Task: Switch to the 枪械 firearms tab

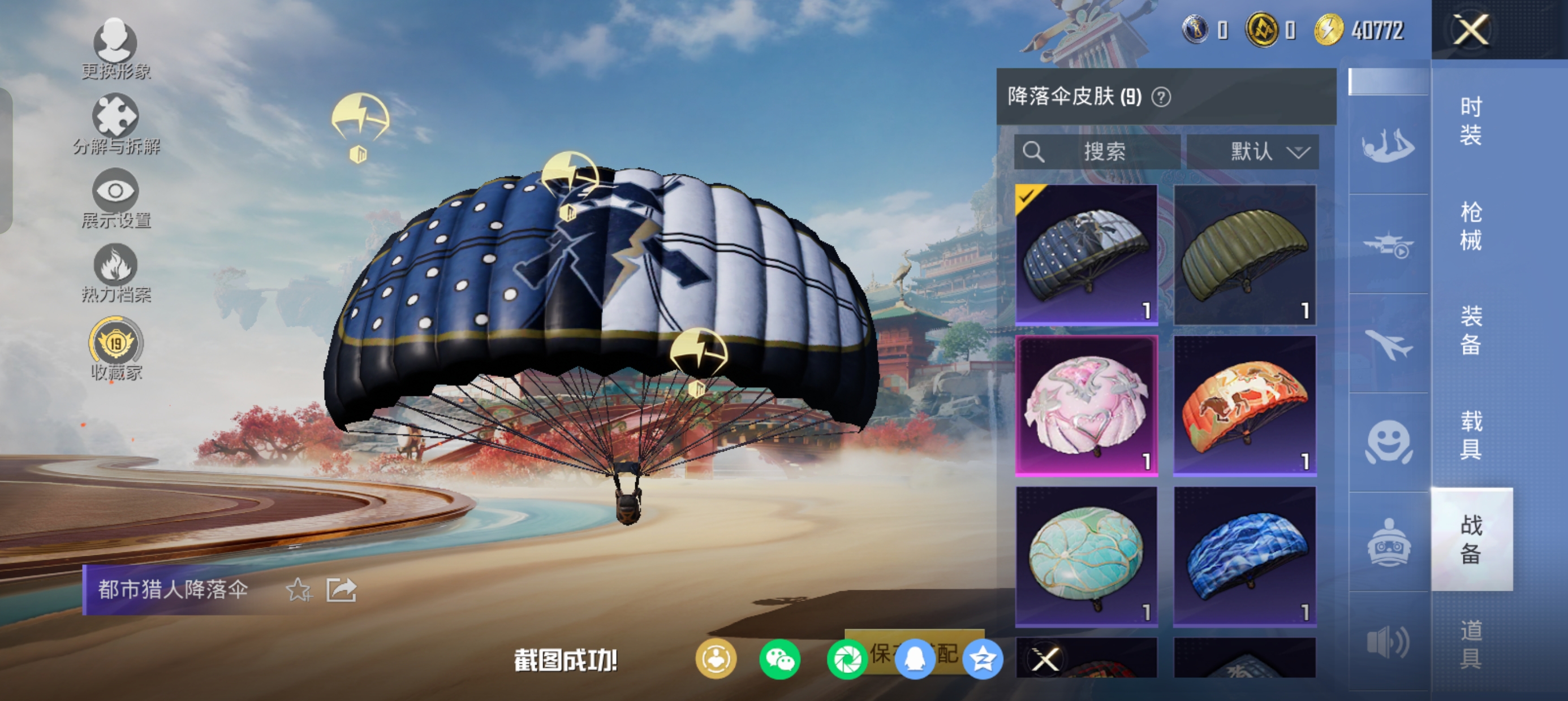Action: (x=1471, y=226)
